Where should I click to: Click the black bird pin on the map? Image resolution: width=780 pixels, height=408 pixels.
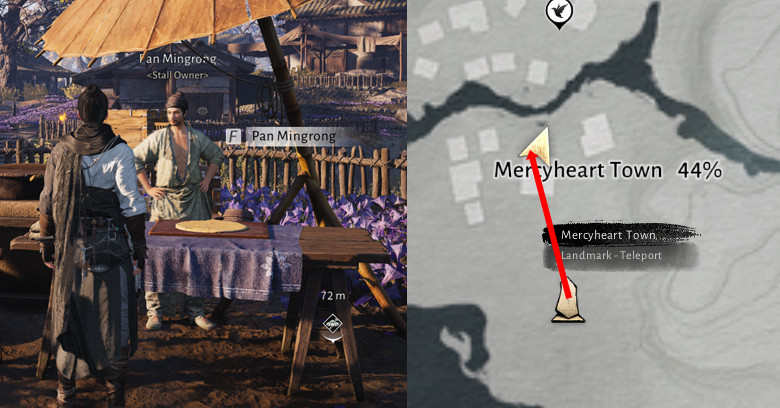[556, 12]
